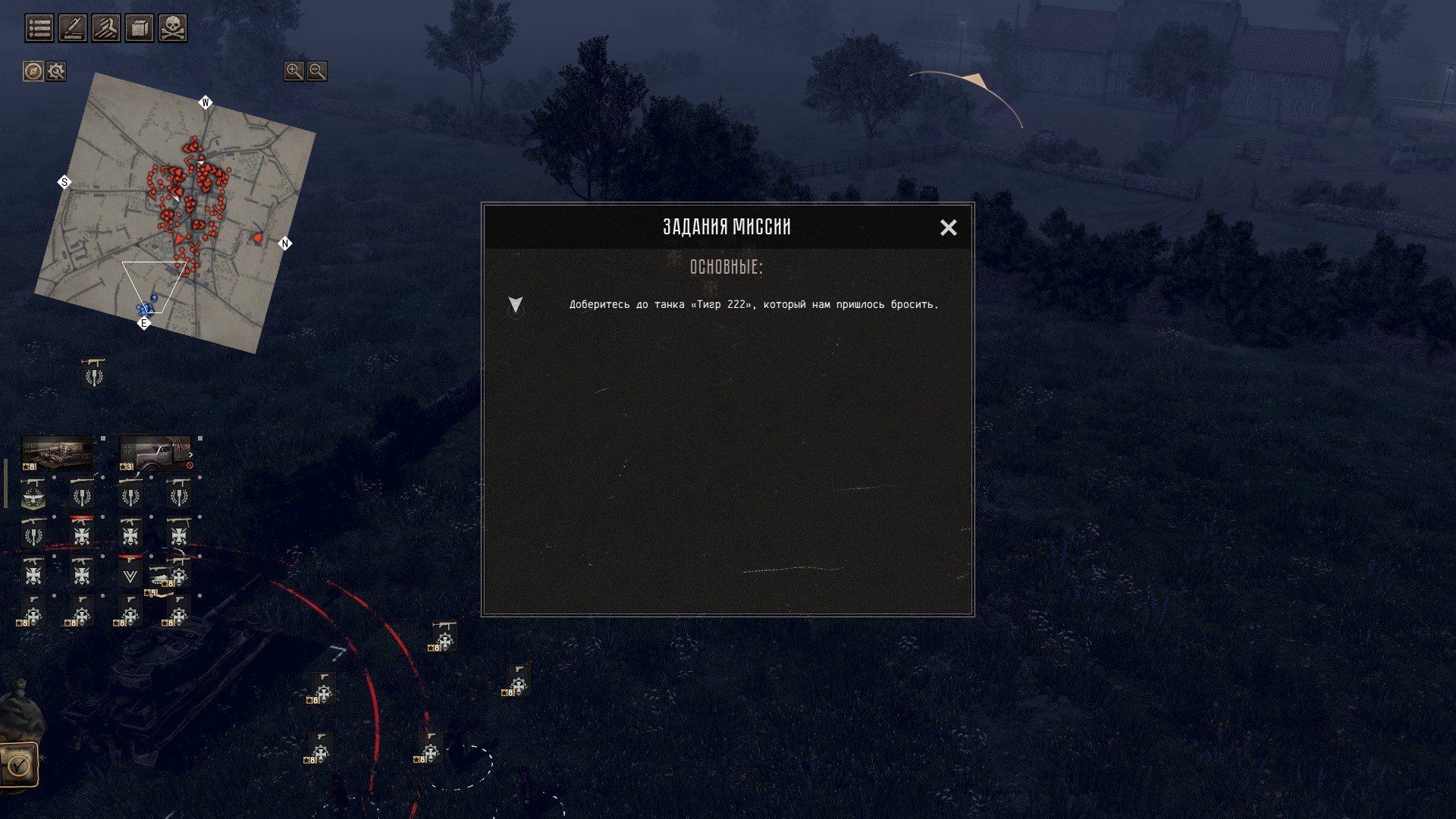
Task: Select the truck unit card
Action: [x=155, y=453]
